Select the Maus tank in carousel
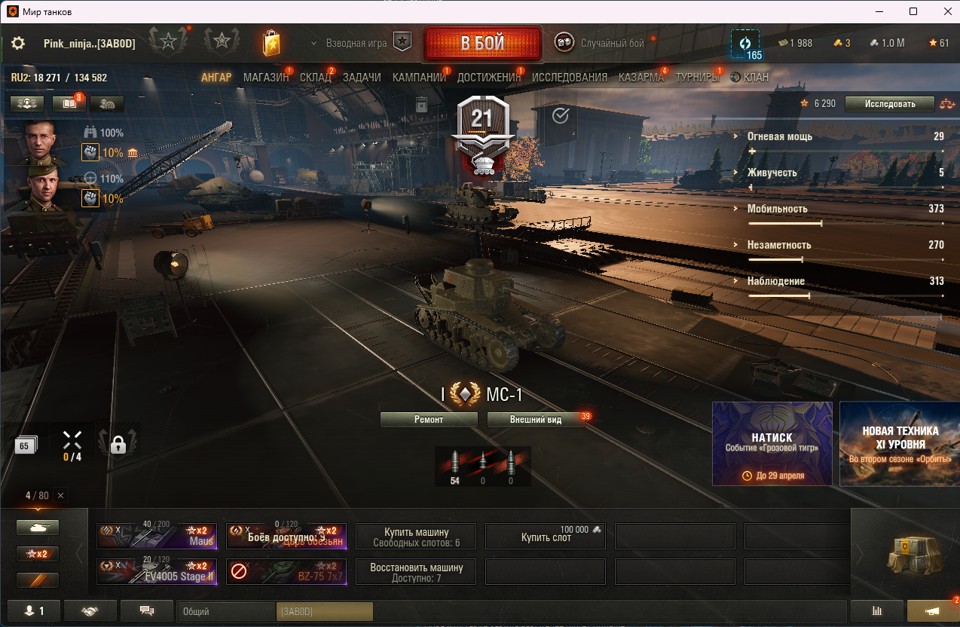960x627 pixels. (x=156, y=536)
